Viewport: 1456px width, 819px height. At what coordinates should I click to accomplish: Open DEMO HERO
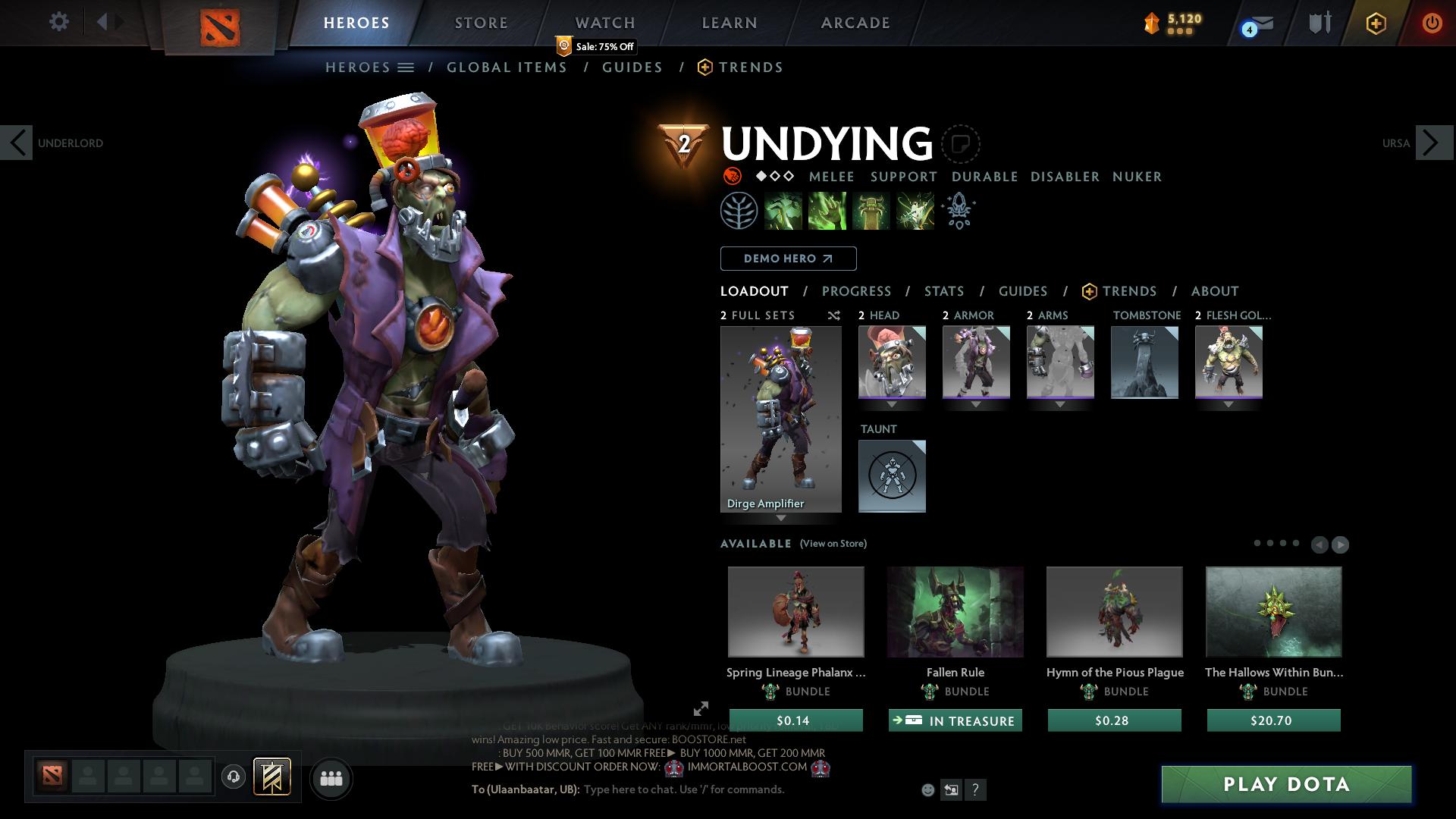[x=787, y=259]
